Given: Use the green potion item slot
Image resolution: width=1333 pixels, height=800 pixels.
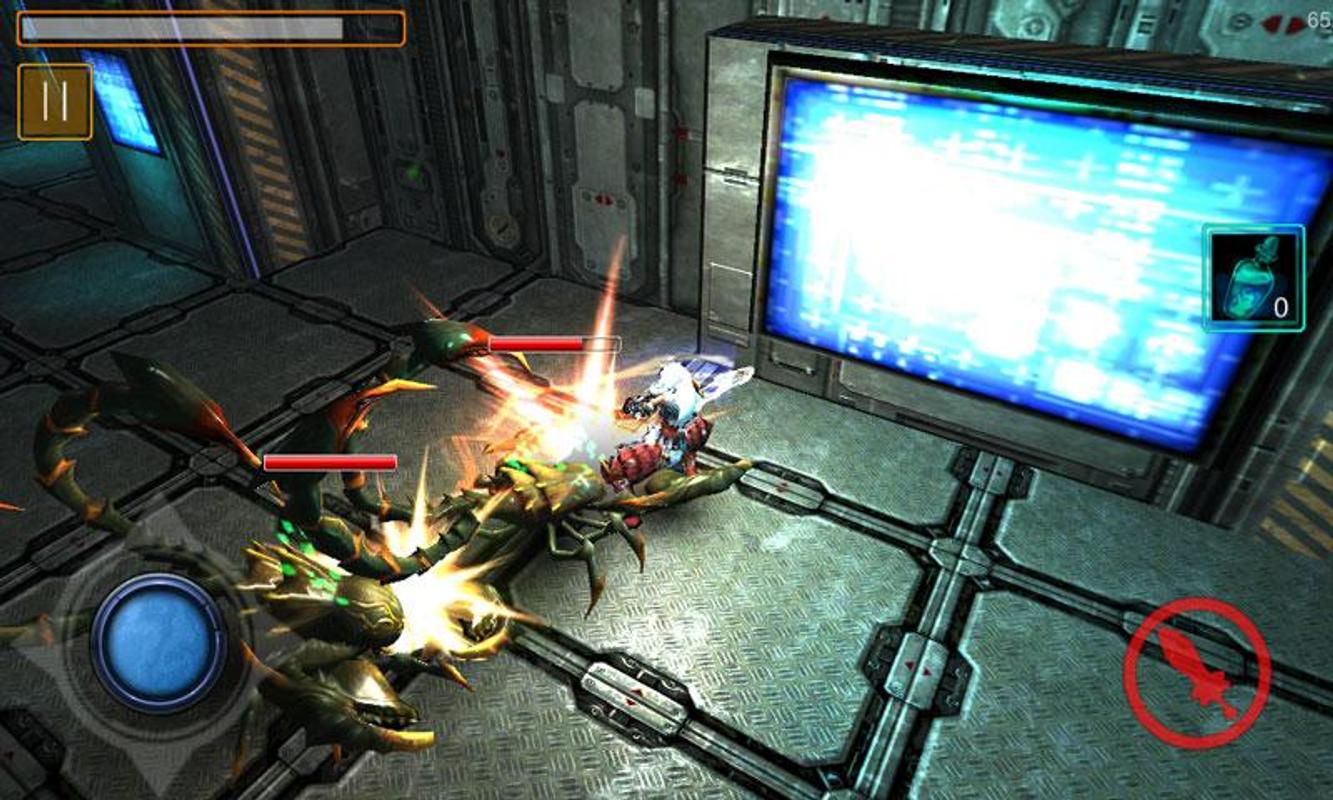Looking at the screenshot, I should [x=1253, y=278].
